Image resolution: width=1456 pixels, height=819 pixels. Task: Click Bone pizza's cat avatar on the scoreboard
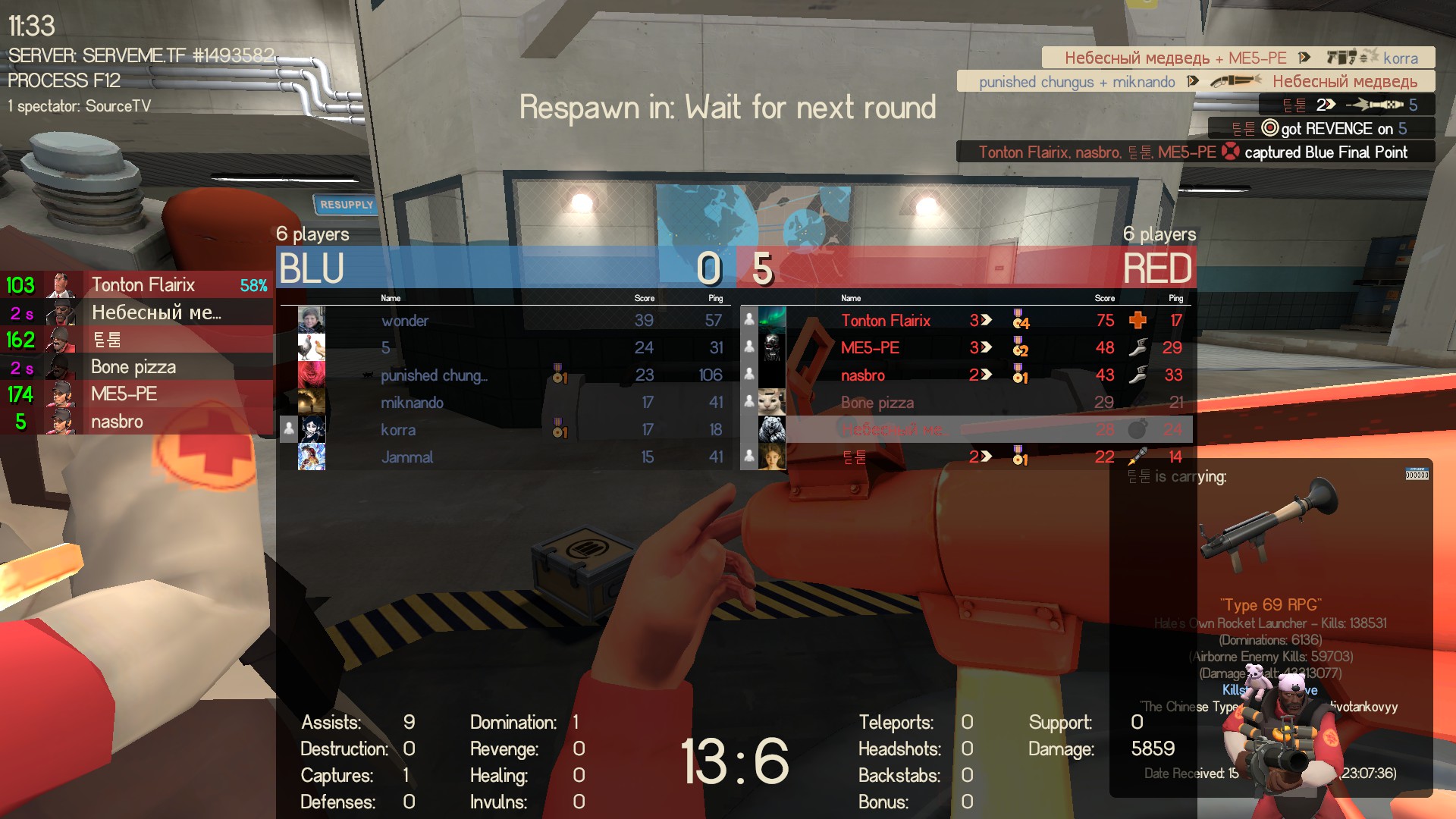(772, 402)
